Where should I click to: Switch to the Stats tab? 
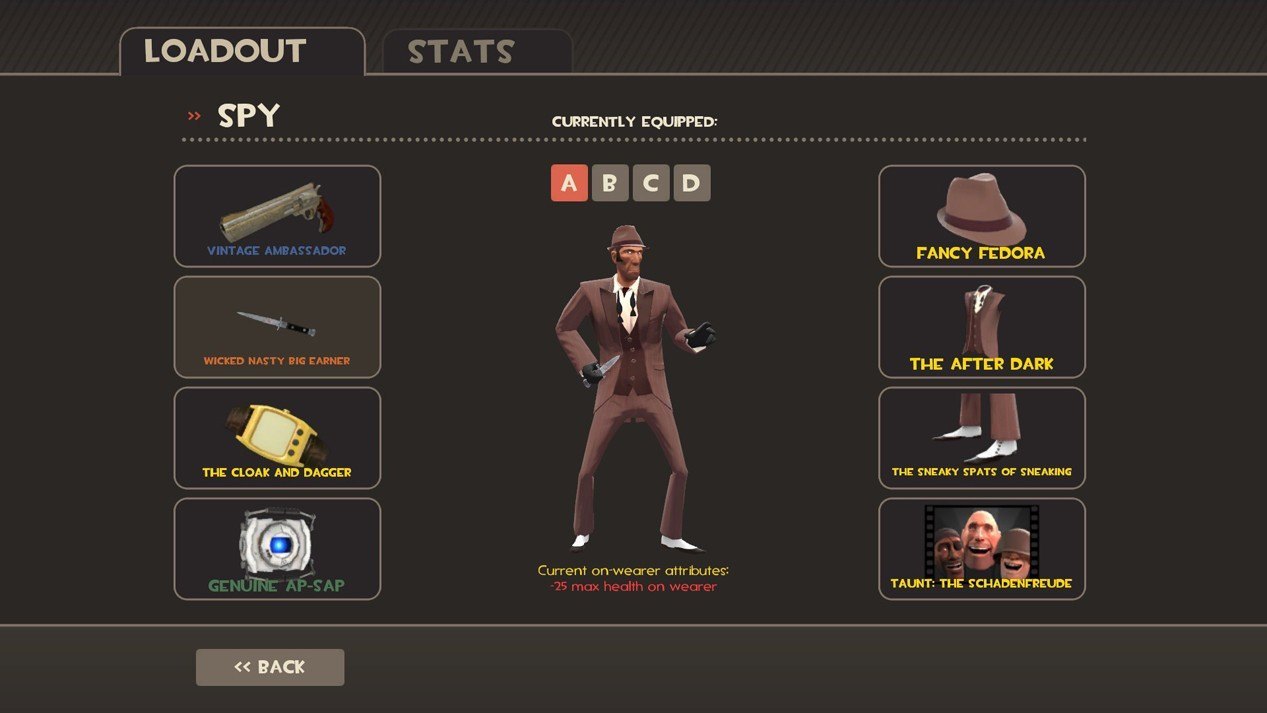point(476,52)
